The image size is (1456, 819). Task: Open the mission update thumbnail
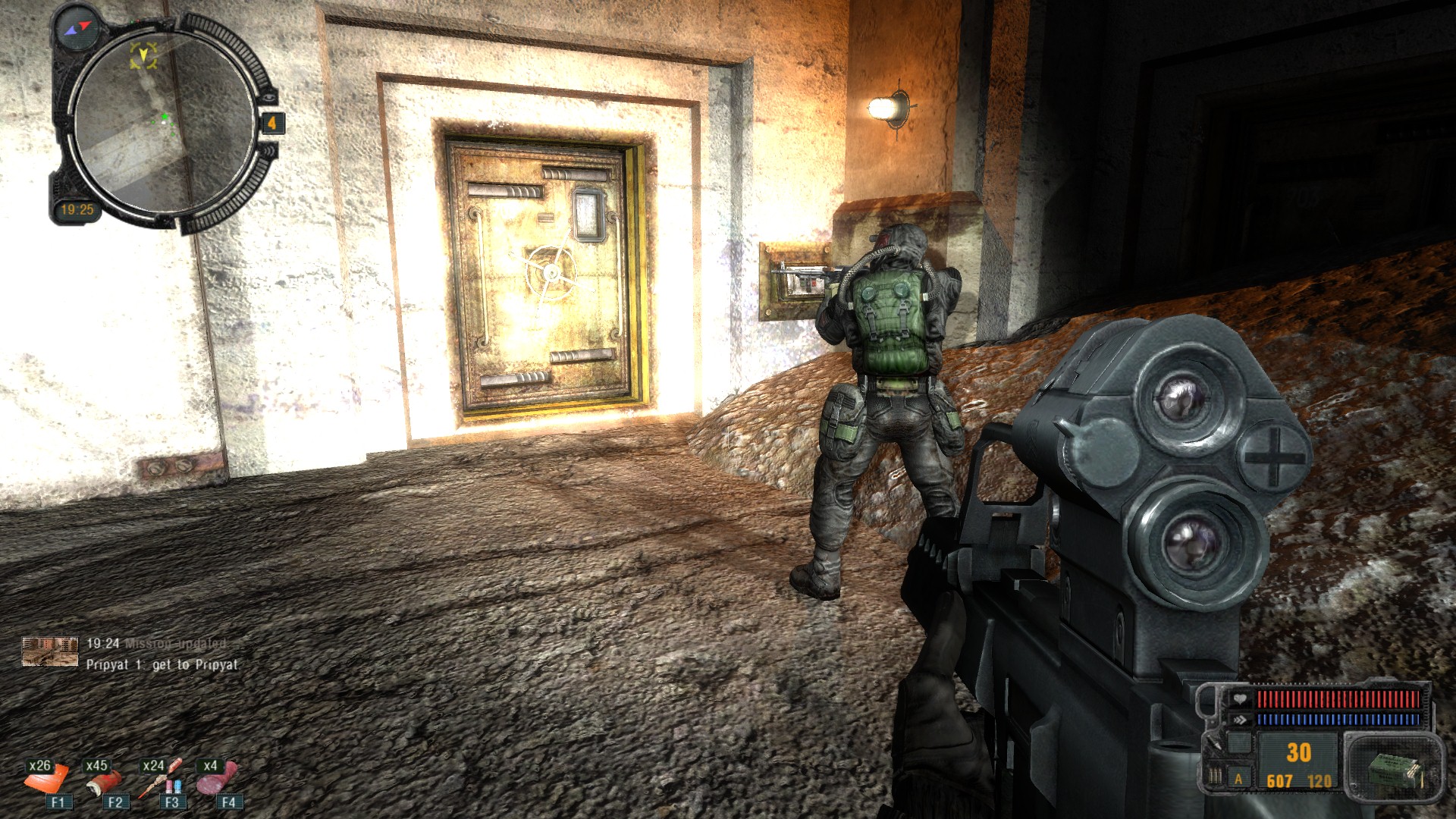[50, 652]
